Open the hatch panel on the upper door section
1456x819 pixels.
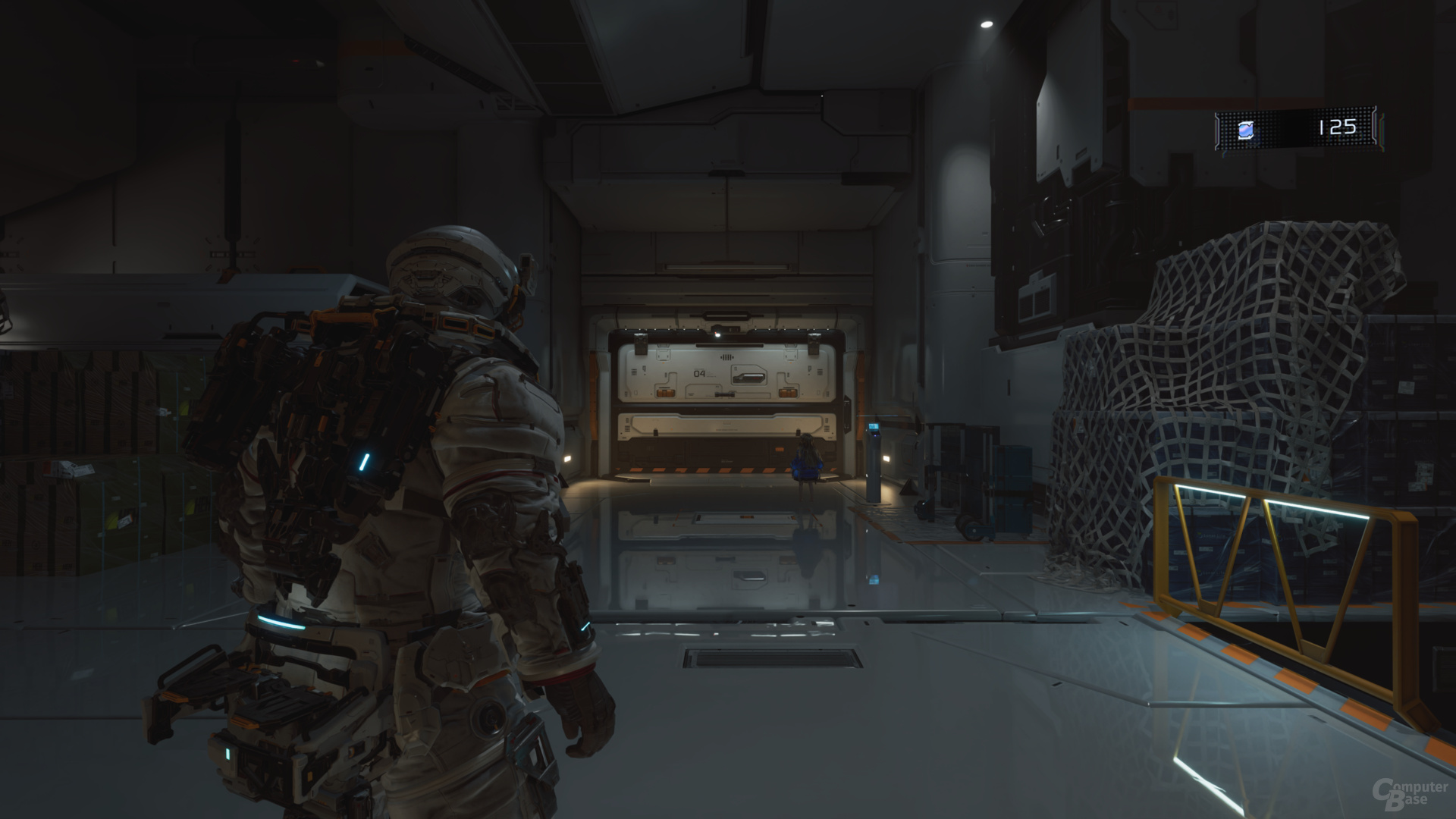pos(748,376)
